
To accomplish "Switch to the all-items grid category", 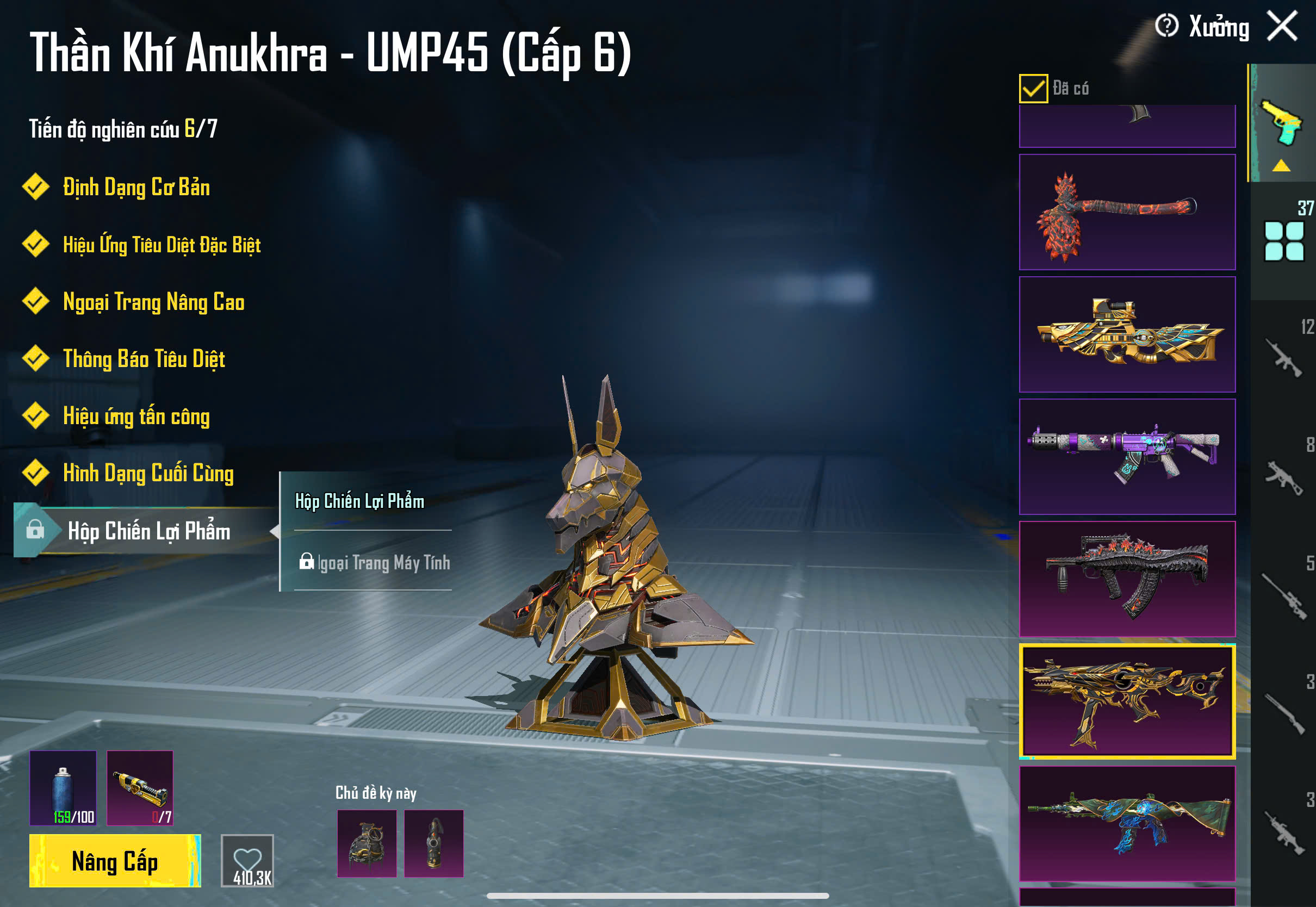I will 1283,241.
